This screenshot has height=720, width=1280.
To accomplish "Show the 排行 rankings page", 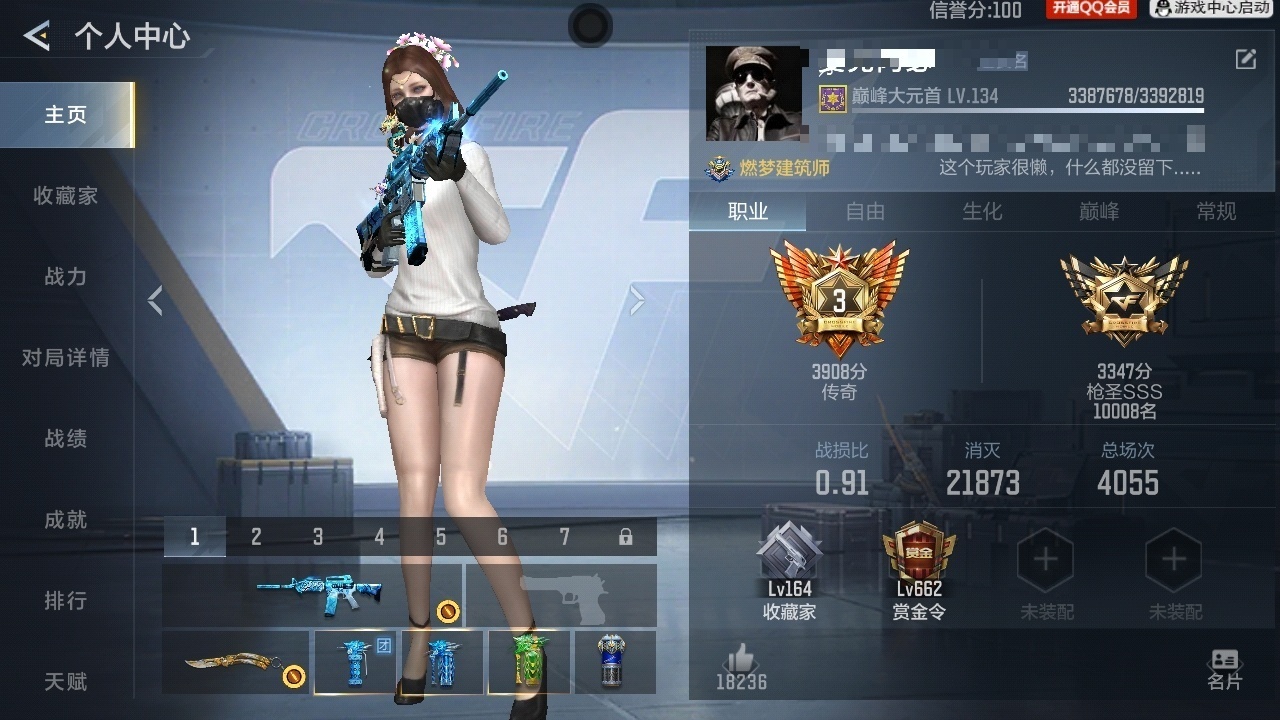I will [x=66, y=601].
